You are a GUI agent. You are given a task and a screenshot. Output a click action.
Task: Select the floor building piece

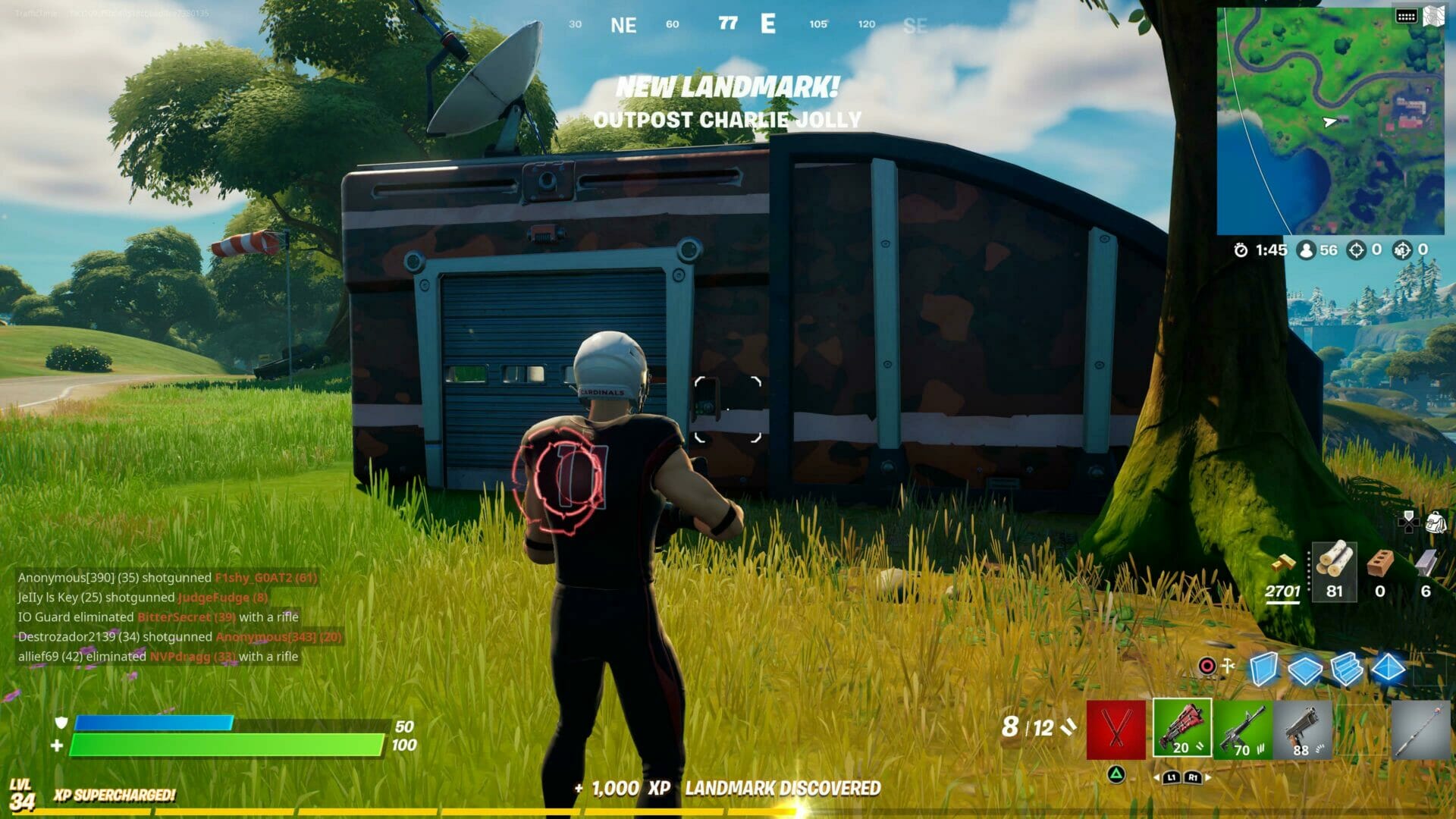[x=1304, y=669]
